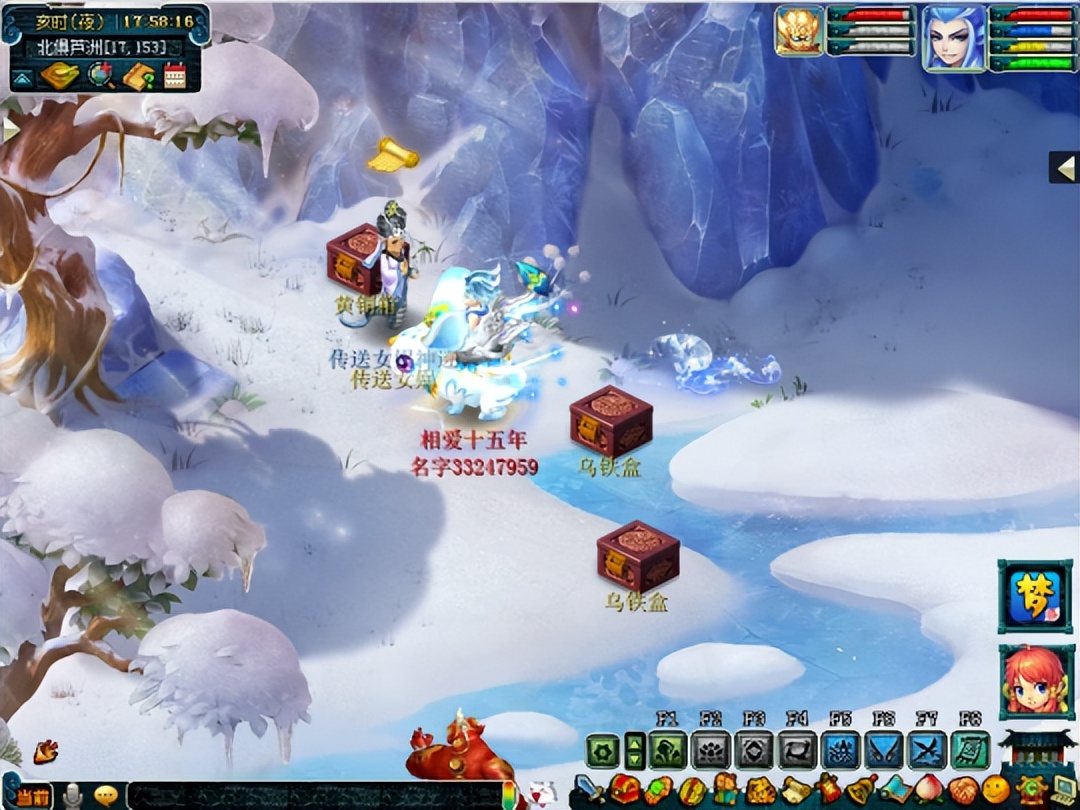Select the blue-haired character portrait

click(953, 39)
